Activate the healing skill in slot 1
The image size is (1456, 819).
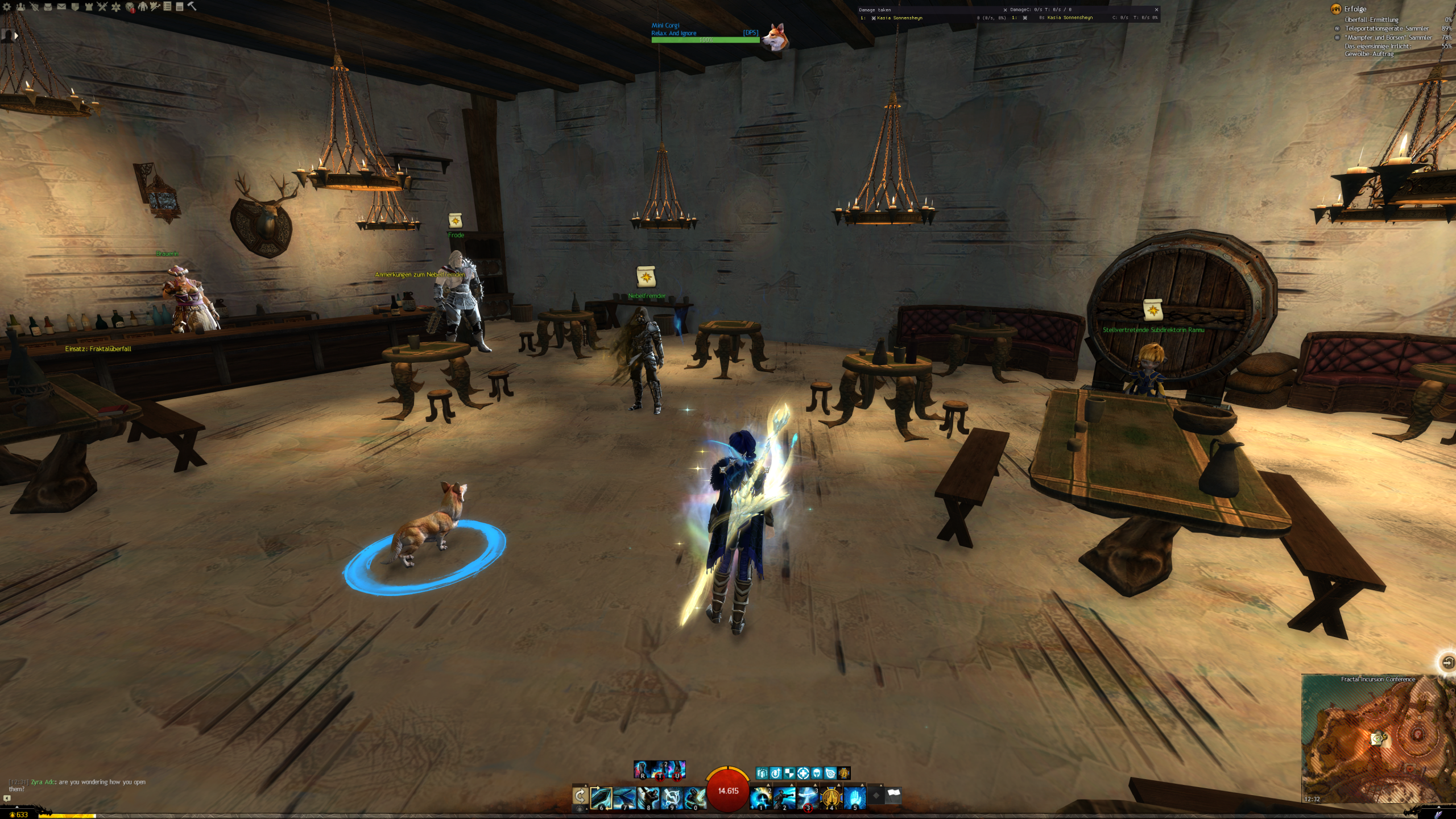[760, 798]
